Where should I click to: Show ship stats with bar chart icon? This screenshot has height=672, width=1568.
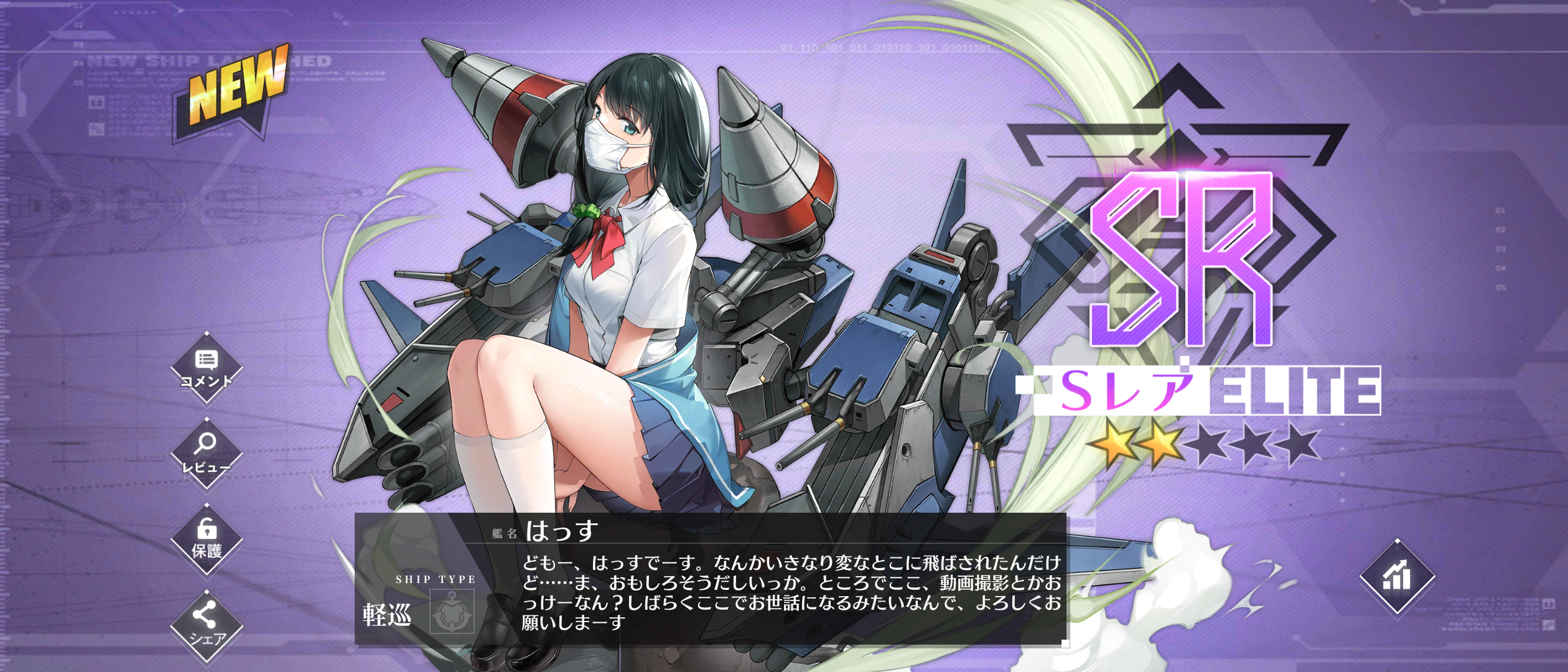[x=1397, y=577]
